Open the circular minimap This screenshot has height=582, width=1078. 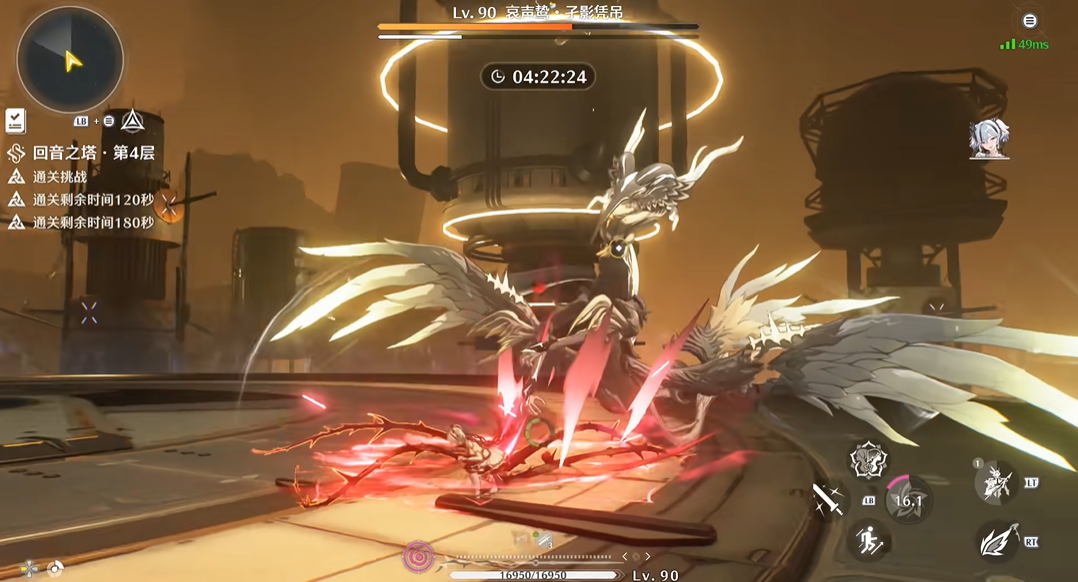pyautogui.click(x=70, y=60)
